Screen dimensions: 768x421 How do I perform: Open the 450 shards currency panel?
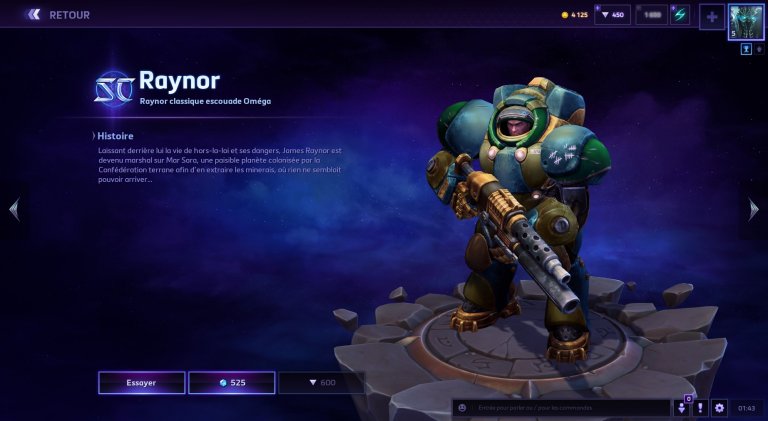click(612, 15)
